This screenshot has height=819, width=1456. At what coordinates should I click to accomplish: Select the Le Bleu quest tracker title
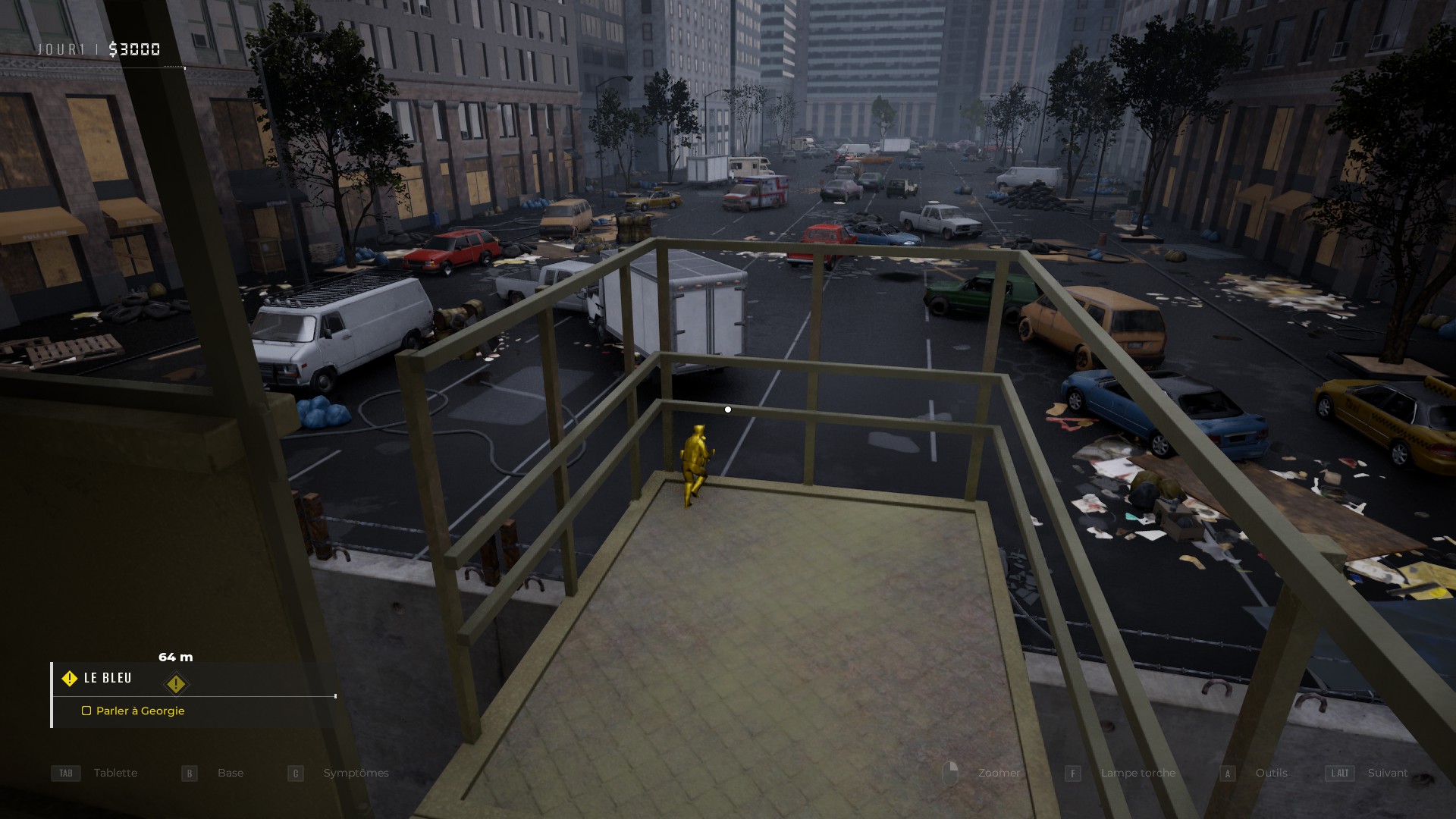coord(108,678)
